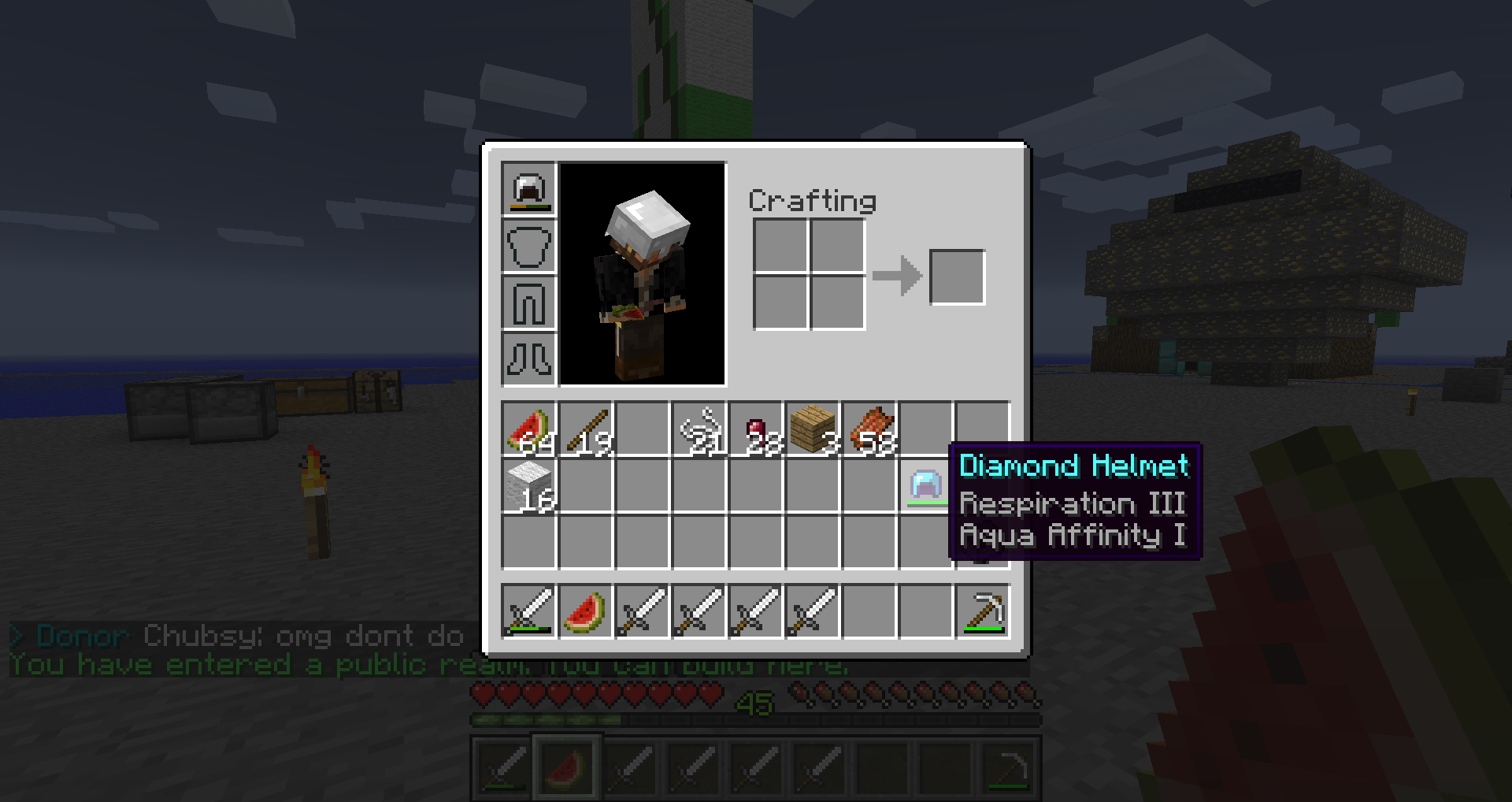This screenshot has height=802, width=1512.
Task: Pick up the 16 white blocks
Action: (x=529, y=487)
